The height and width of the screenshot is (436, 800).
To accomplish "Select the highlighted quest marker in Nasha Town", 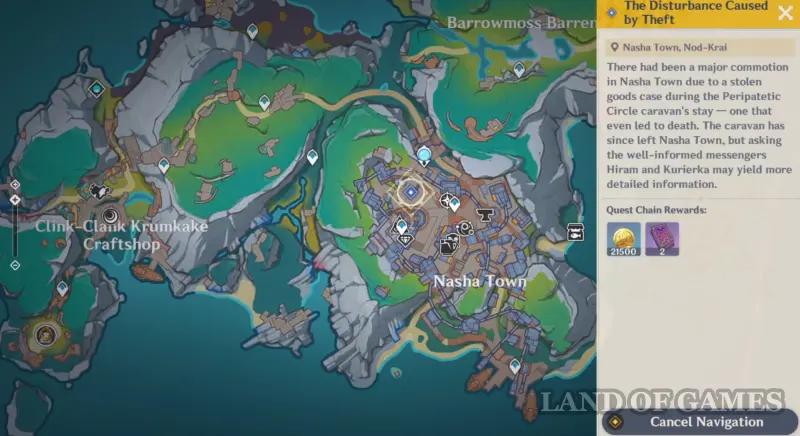I will [x=410, y=192].
